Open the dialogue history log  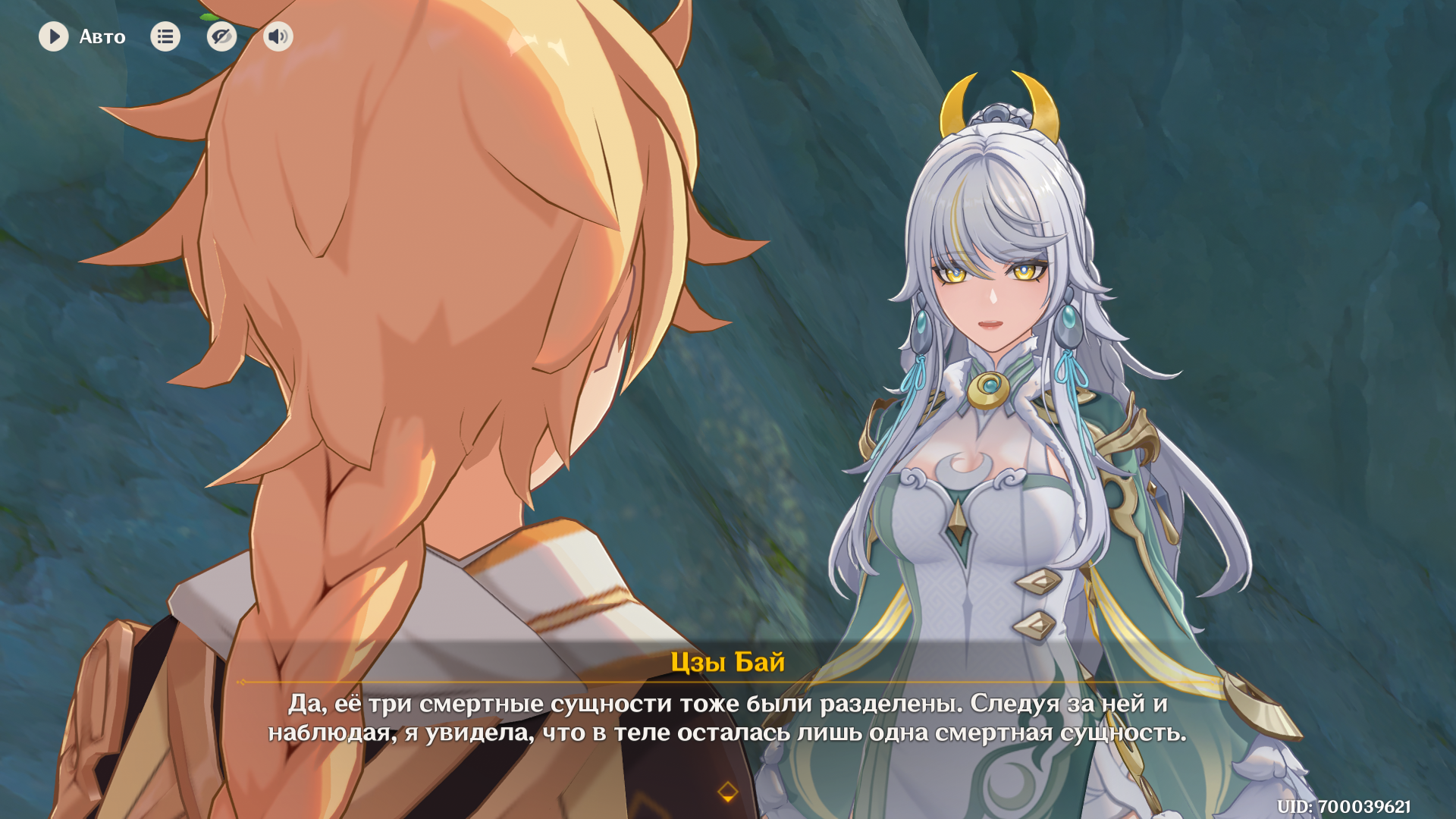click(165, 36)
